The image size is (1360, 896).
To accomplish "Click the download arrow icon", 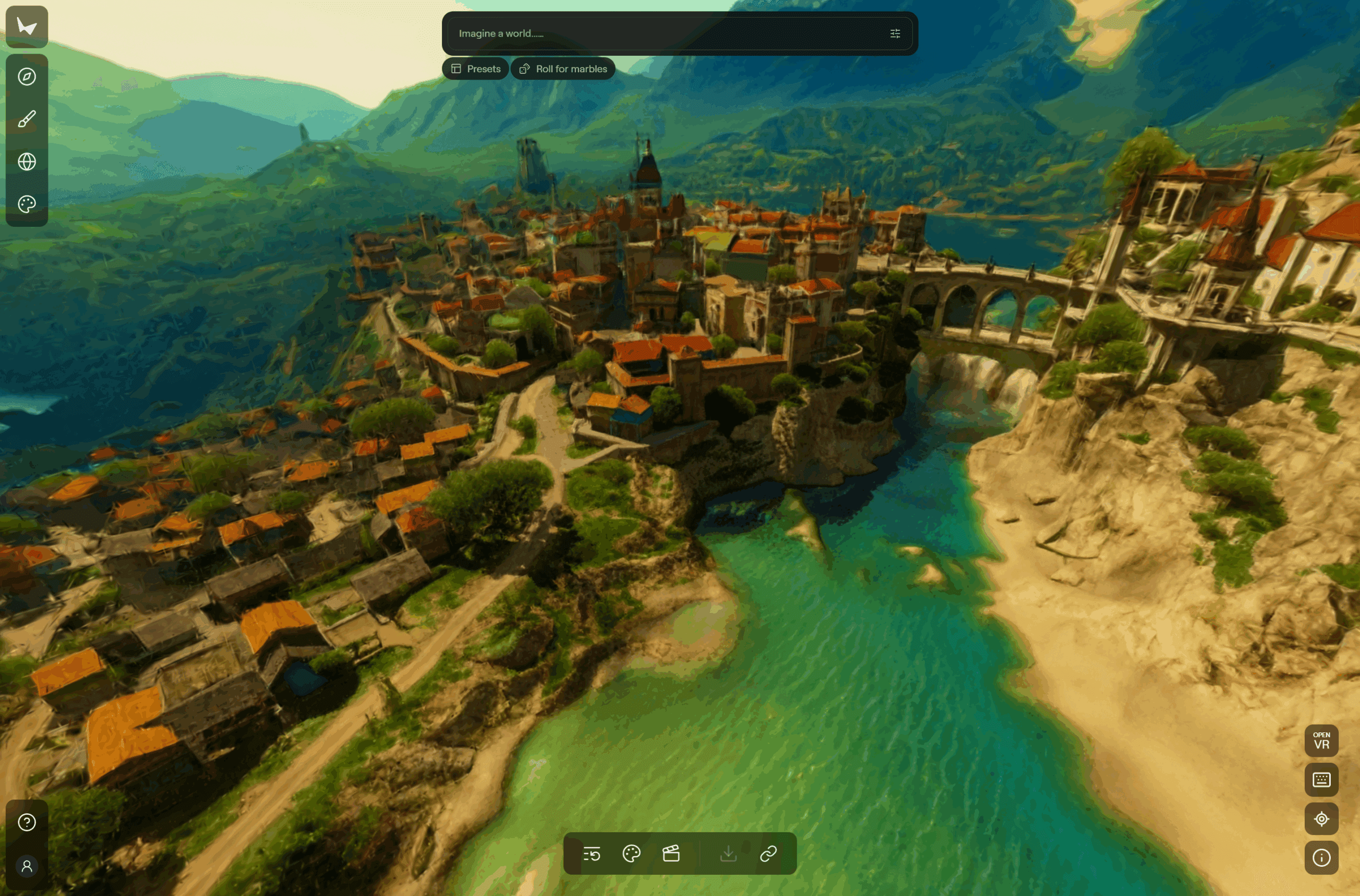I will (x=728, y=854).
